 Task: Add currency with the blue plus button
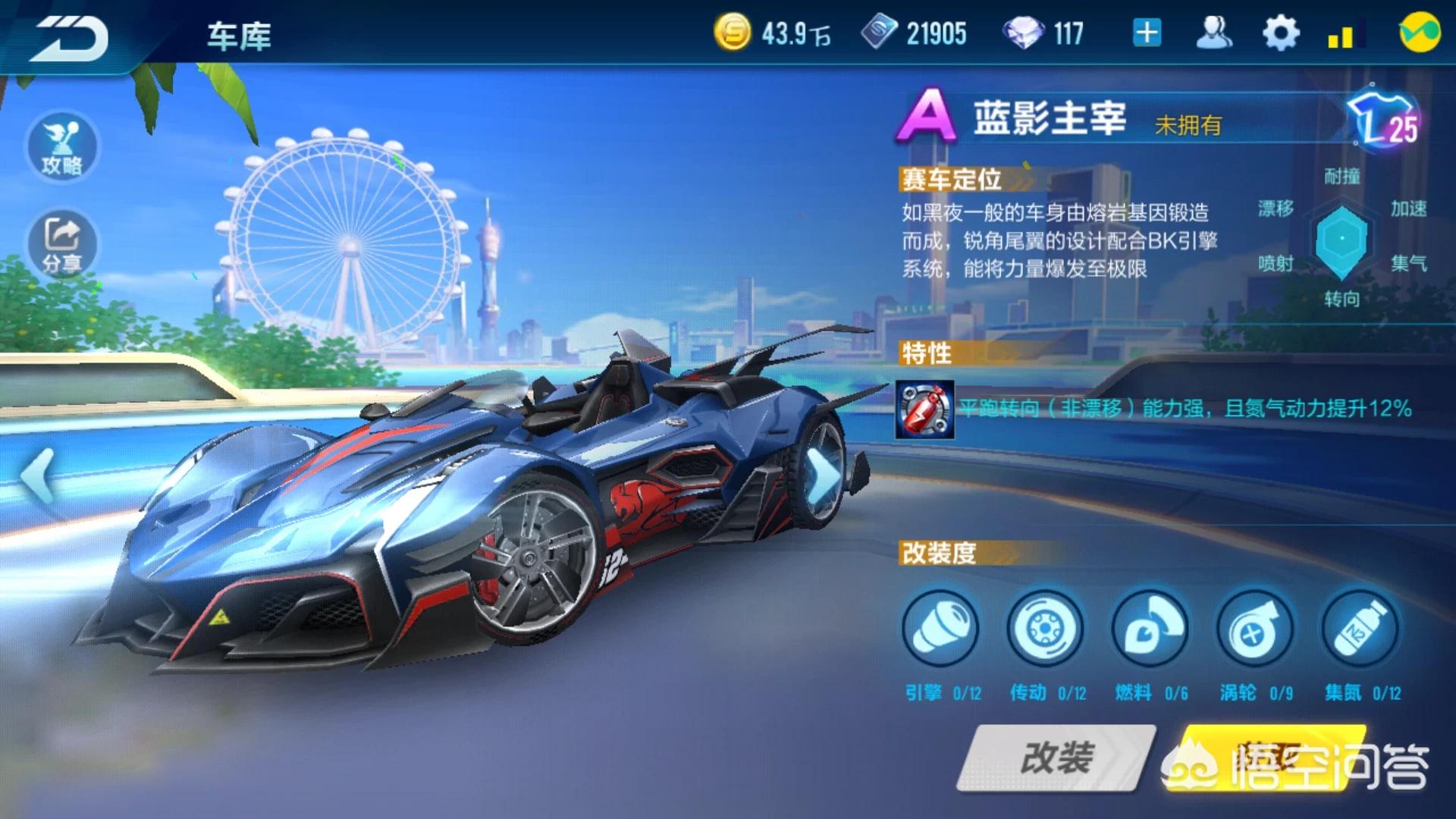tap(1147, 33)
